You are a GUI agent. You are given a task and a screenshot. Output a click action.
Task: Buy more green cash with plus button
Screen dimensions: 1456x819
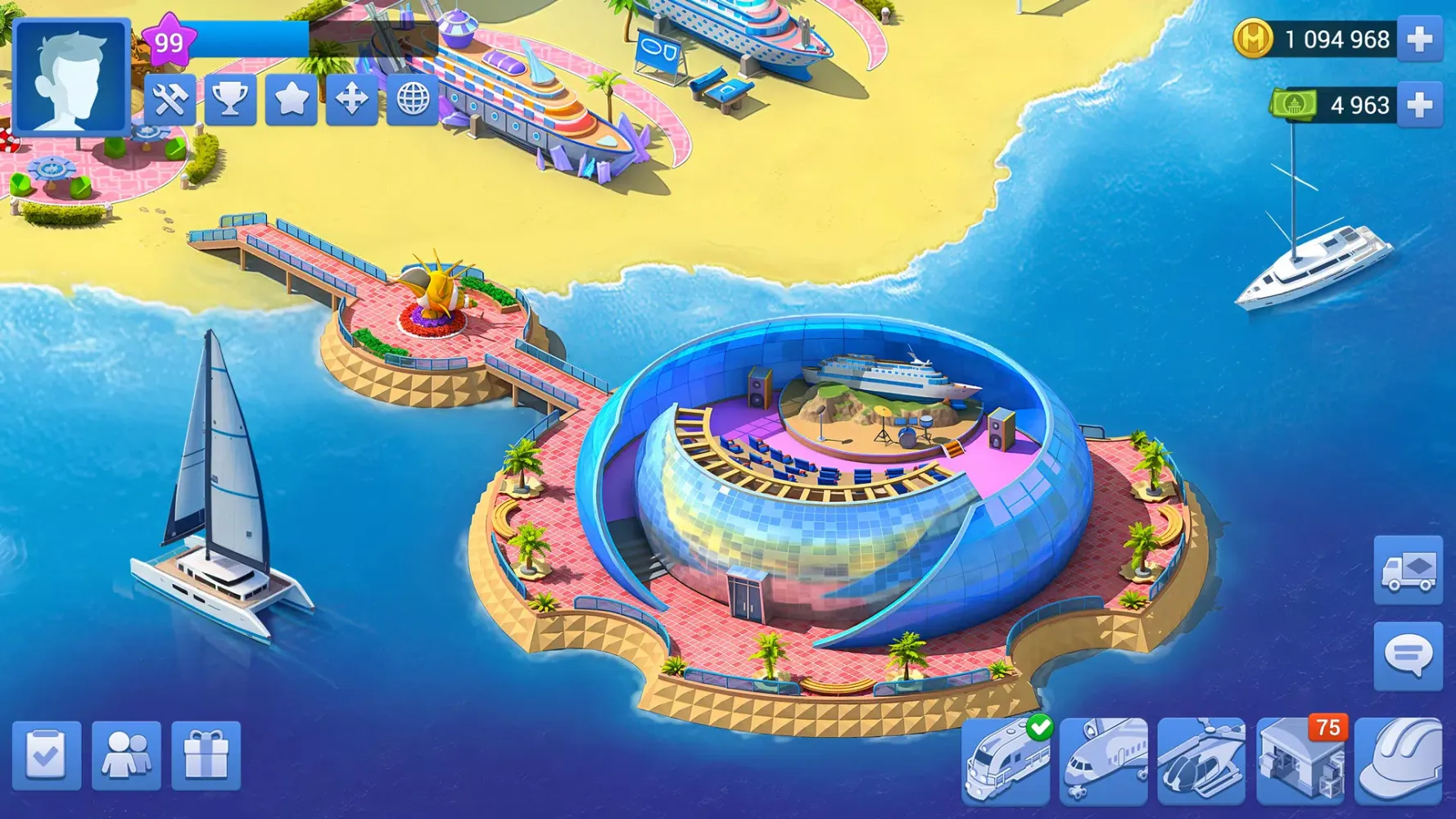tap(1419, 105)
